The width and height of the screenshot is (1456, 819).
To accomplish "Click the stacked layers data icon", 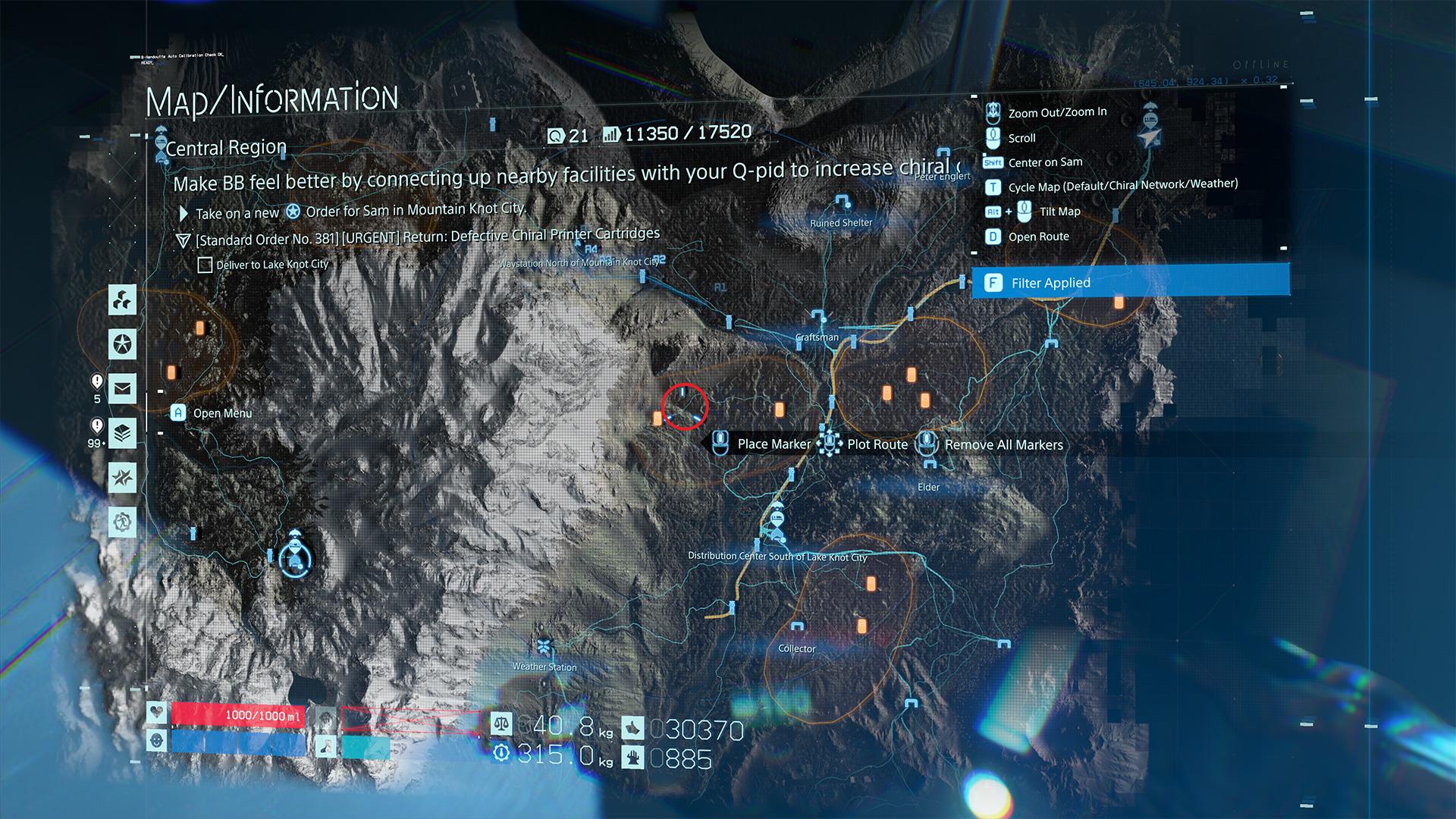I will click(122, 434).
